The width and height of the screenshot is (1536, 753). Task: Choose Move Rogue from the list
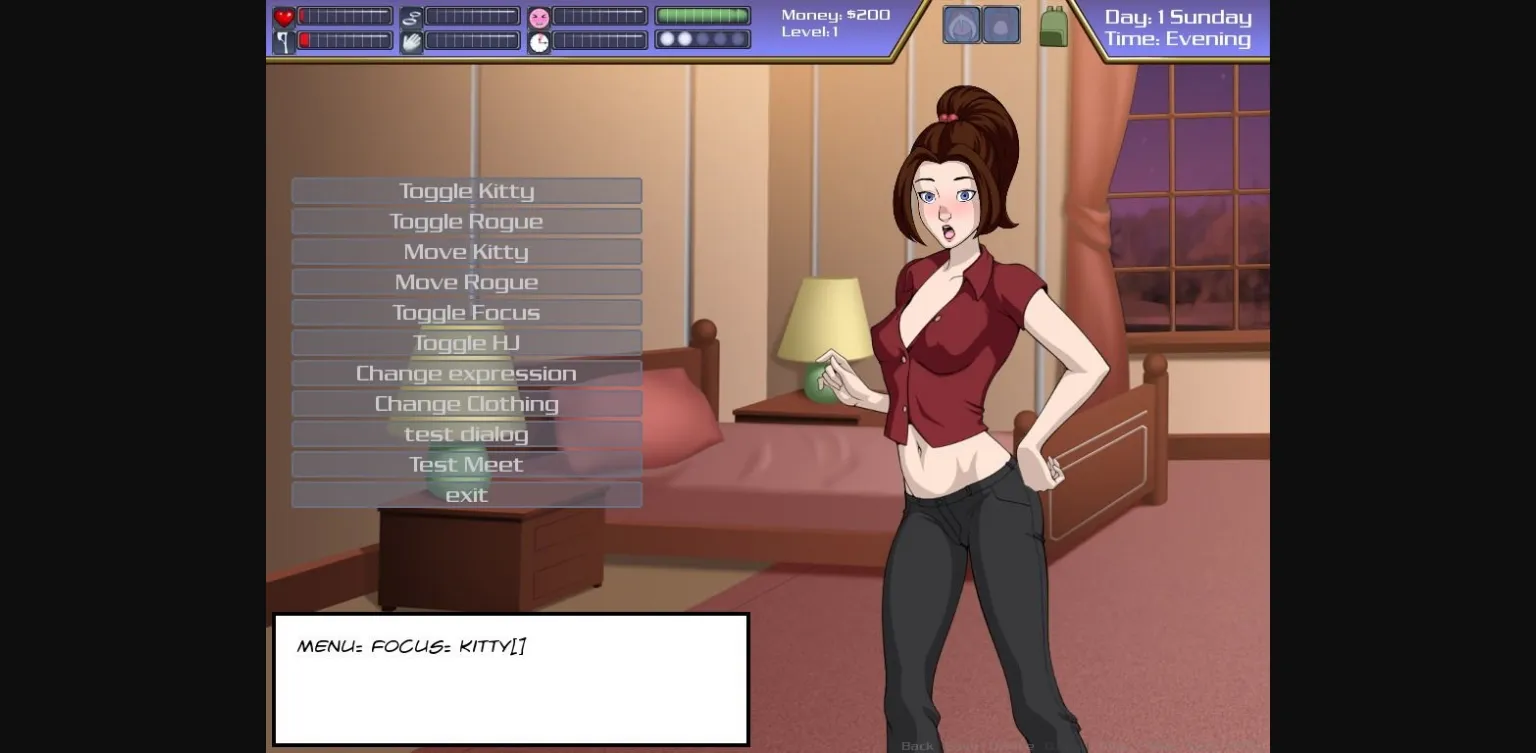(466, 281)
